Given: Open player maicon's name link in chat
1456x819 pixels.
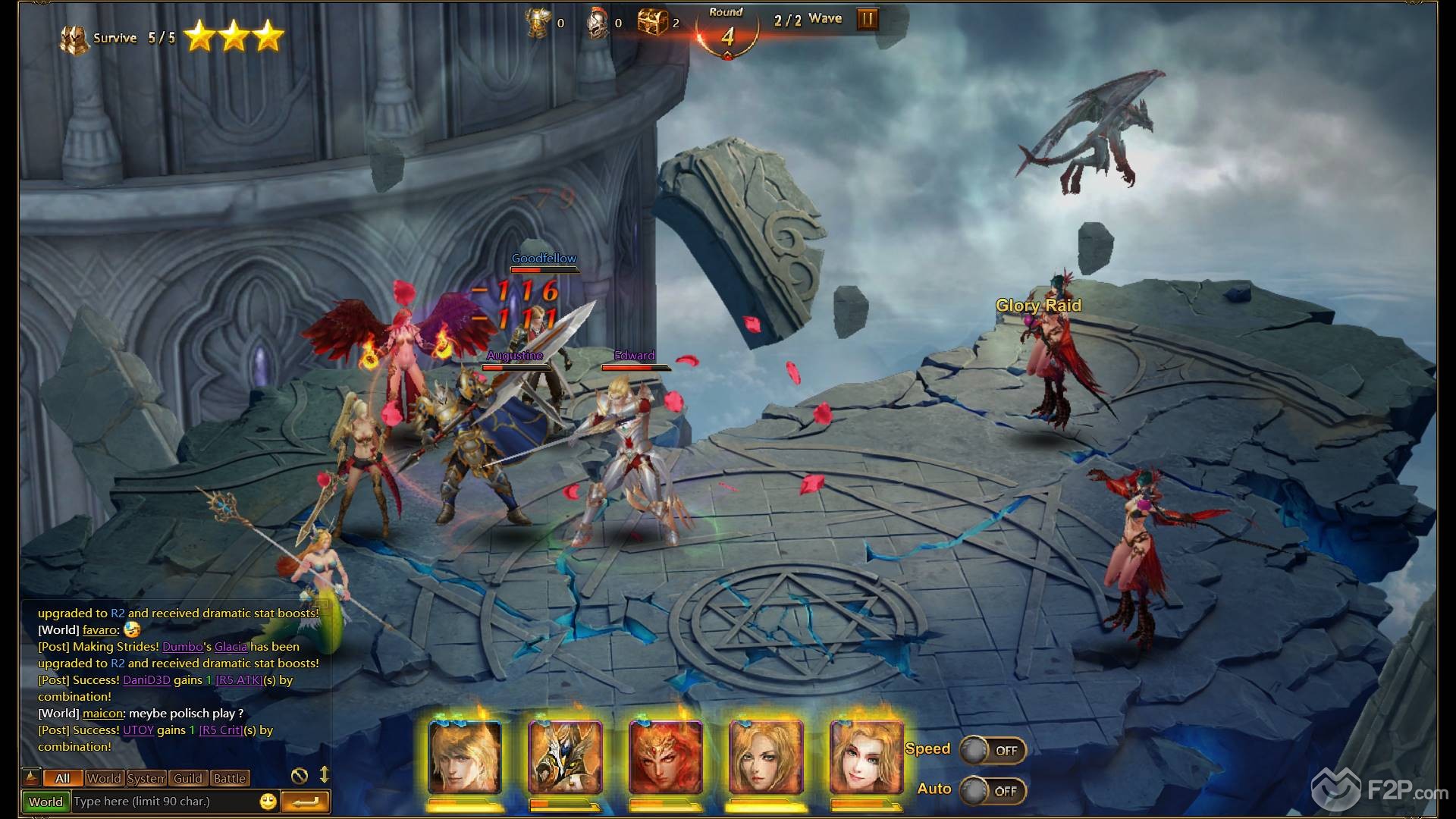Looking at the screenshot, I should pos(102,714).
